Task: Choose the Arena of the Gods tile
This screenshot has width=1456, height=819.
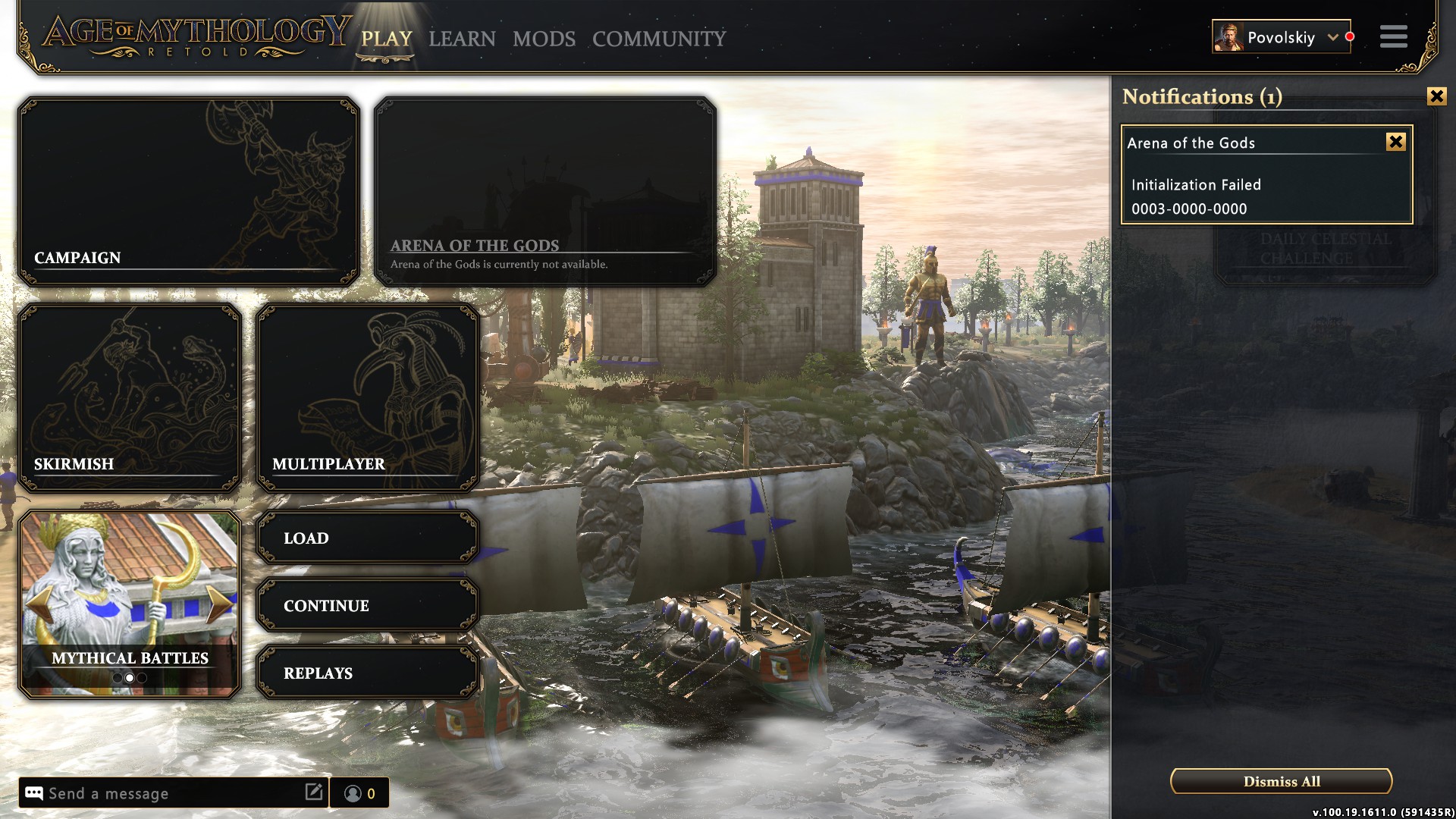Action: click(544, 191)
